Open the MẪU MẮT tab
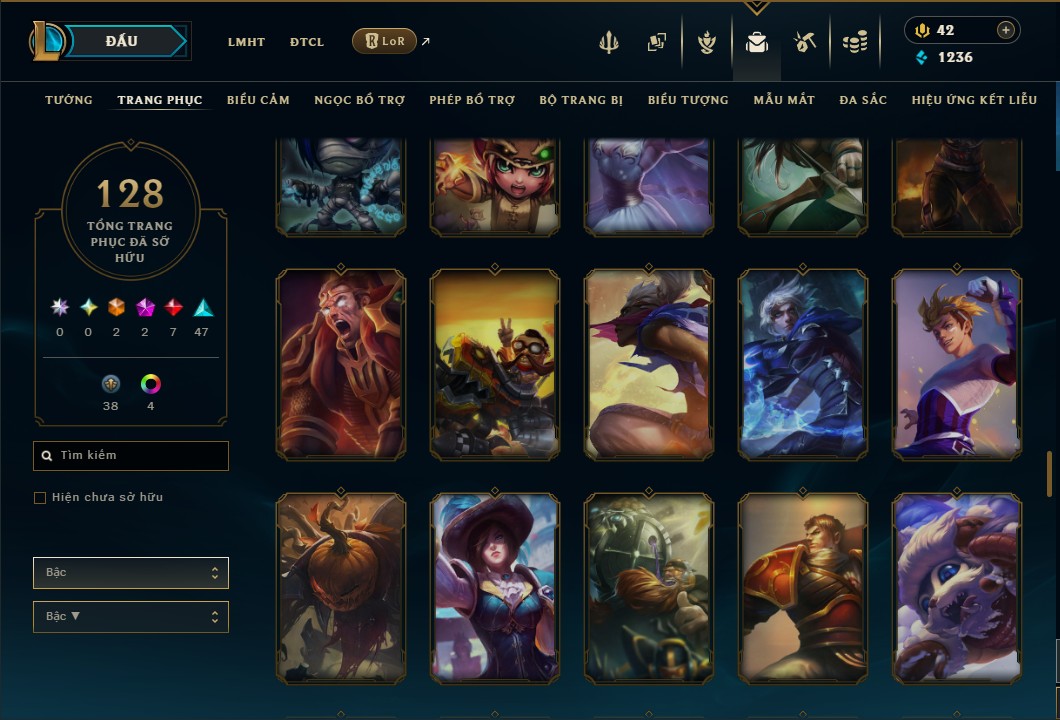The height and width of the screenshot is (720, 1060). [784, 100]
